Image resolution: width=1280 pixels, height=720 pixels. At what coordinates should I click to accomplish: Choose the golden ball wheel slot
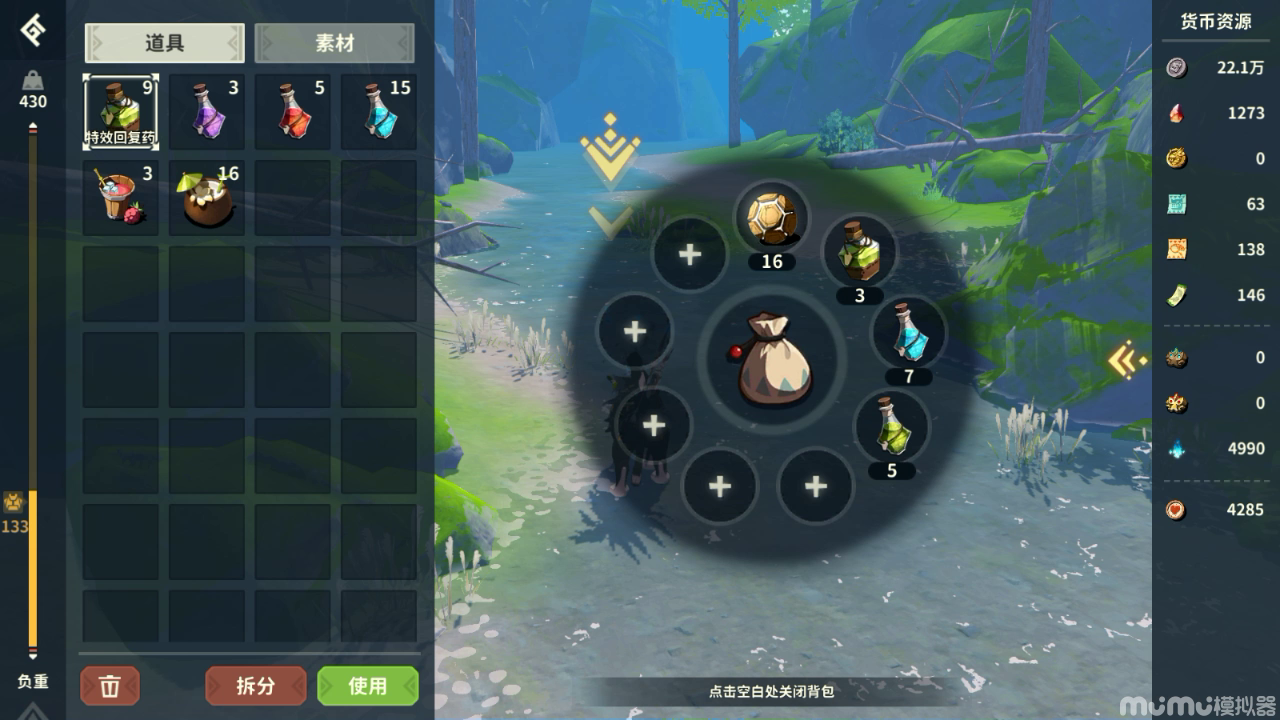(x=772, y=219)
